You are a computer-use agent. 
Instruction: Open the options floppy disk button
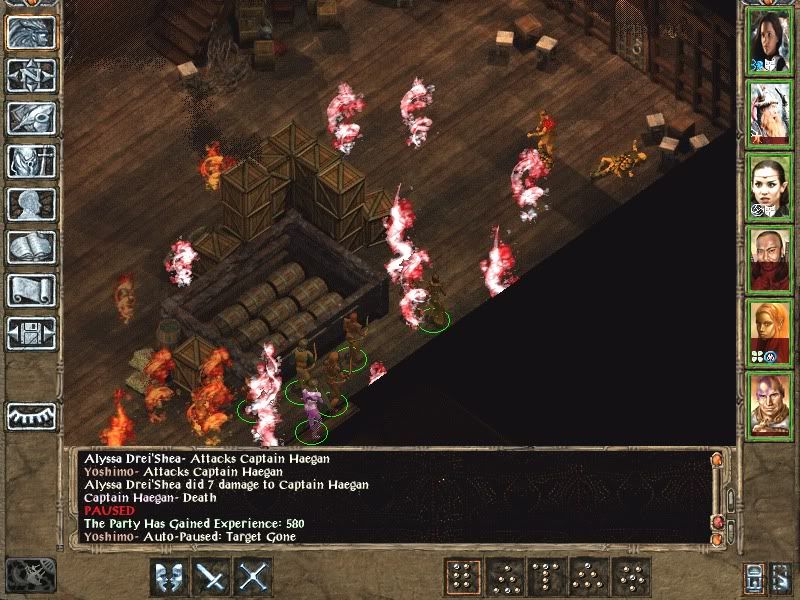coord(31,332)
